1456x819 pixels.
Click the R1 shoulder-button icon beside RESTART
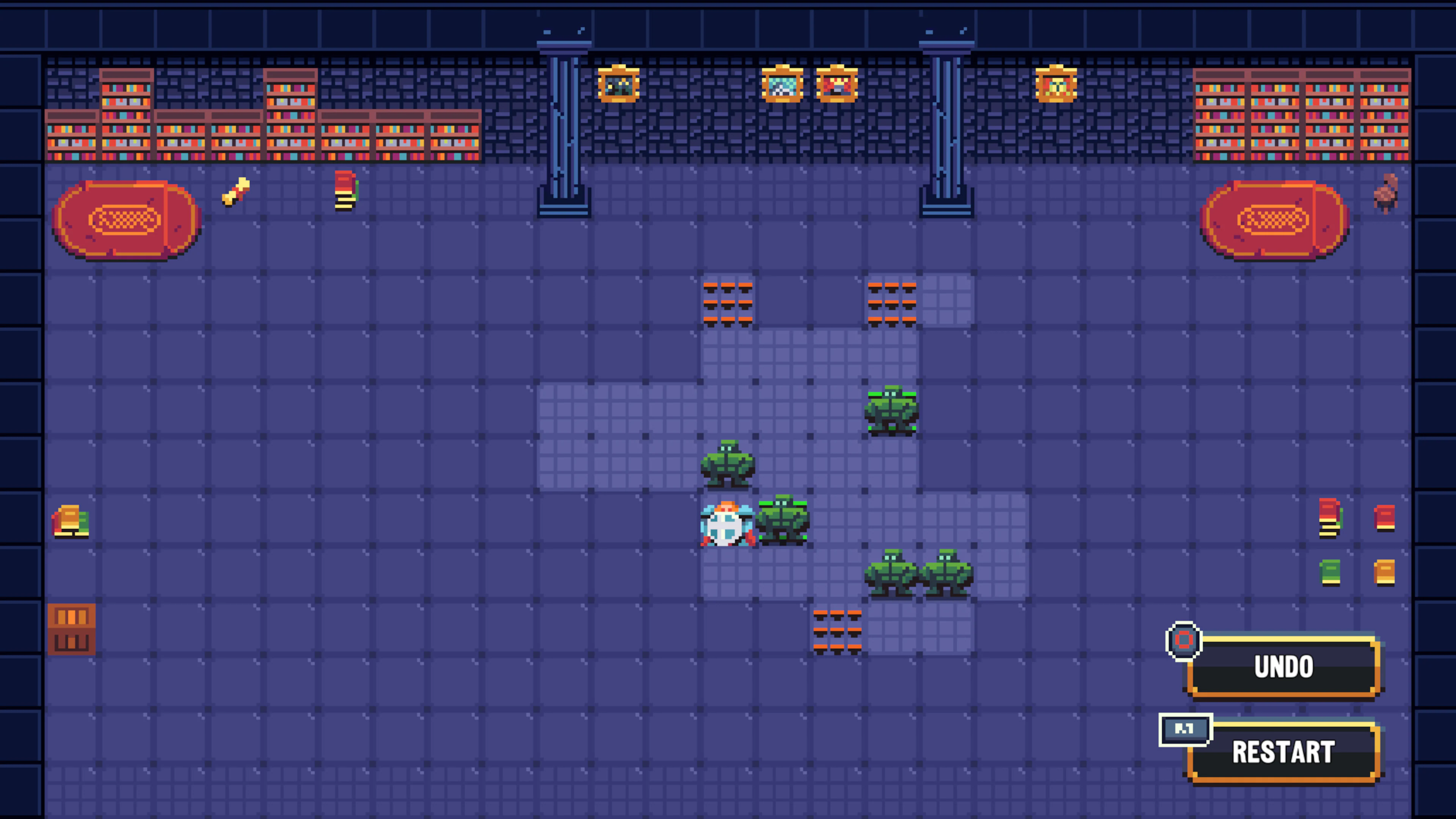coord(1185,729)
